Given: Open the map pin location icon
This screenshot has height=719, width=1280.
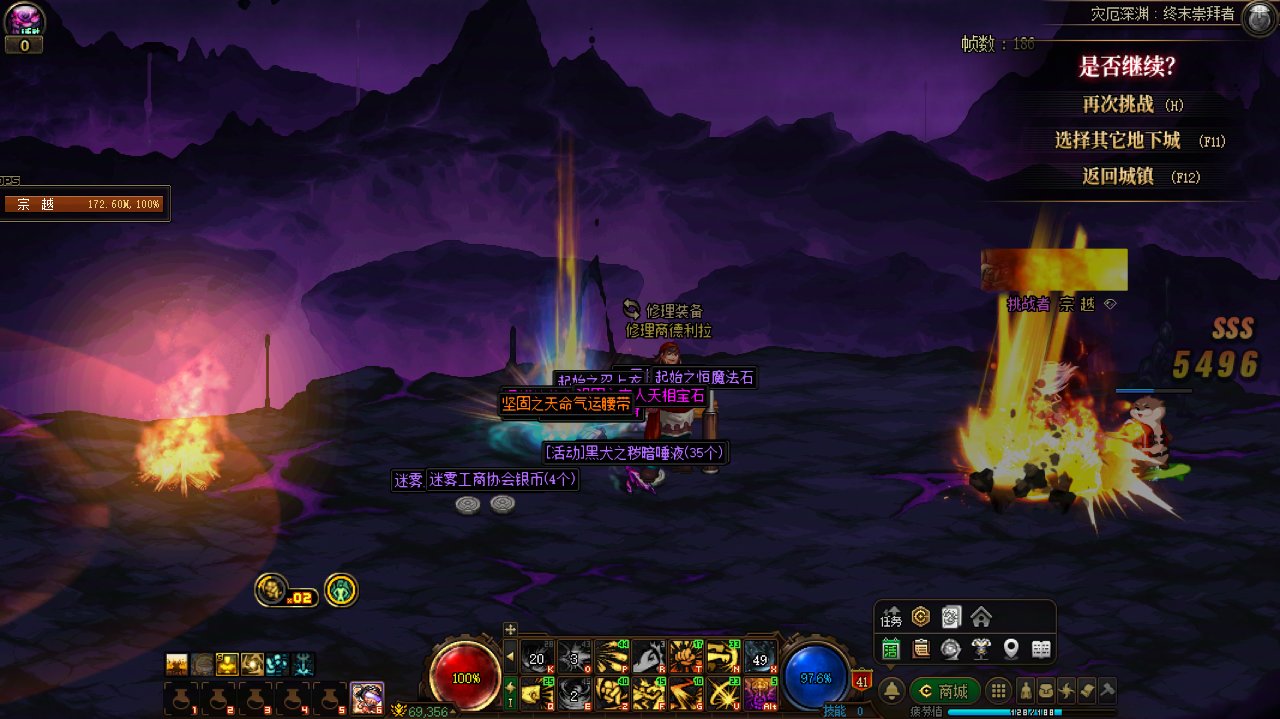Looking at the screenshot, I should 1011,649.
